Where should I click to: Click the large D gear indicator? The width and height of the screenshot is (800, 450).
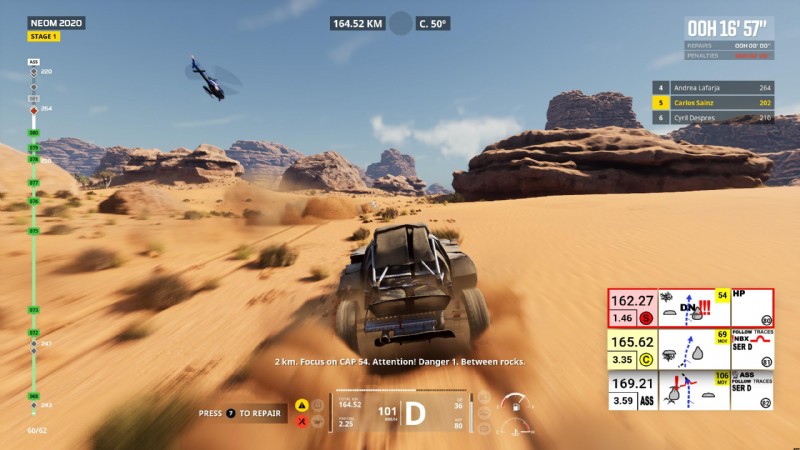(x=414, y=412)
